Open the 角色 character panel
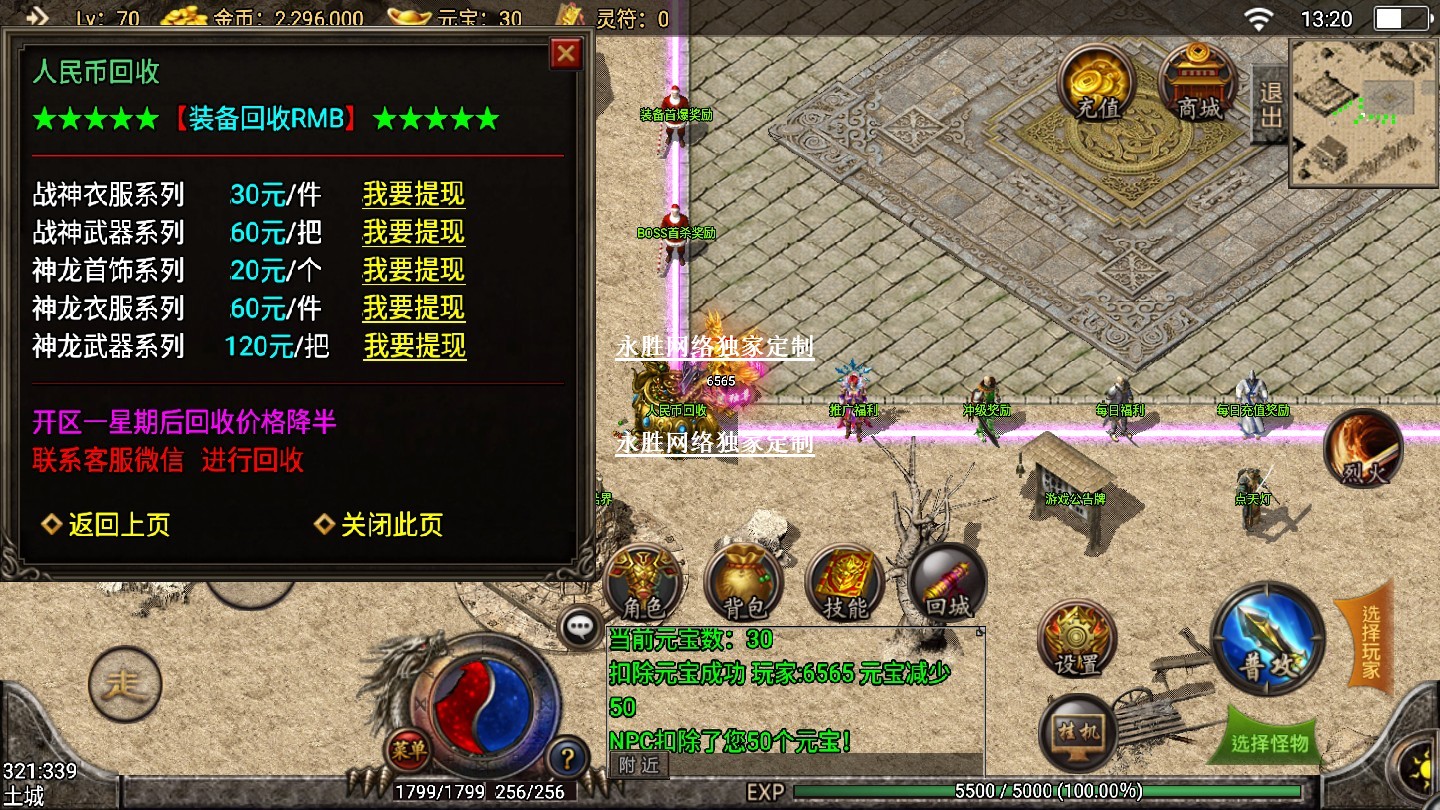The height and width of the screenshot is (810, 1440). tap(643, 584)
